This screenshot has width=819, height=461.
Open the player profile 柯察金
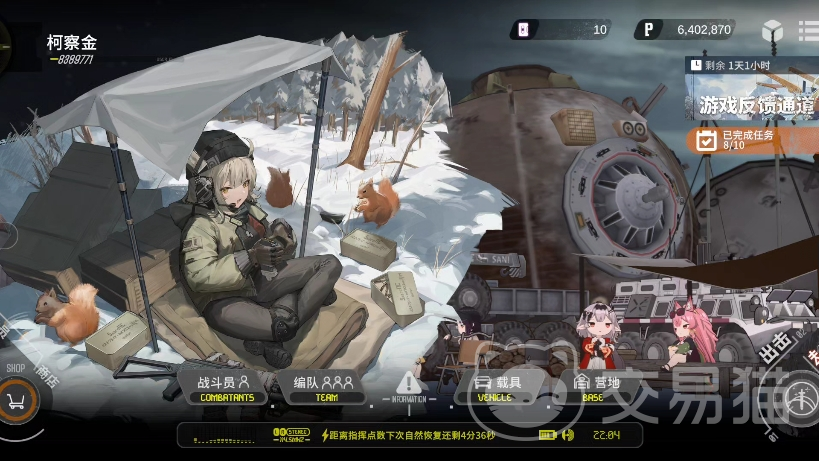72,45
